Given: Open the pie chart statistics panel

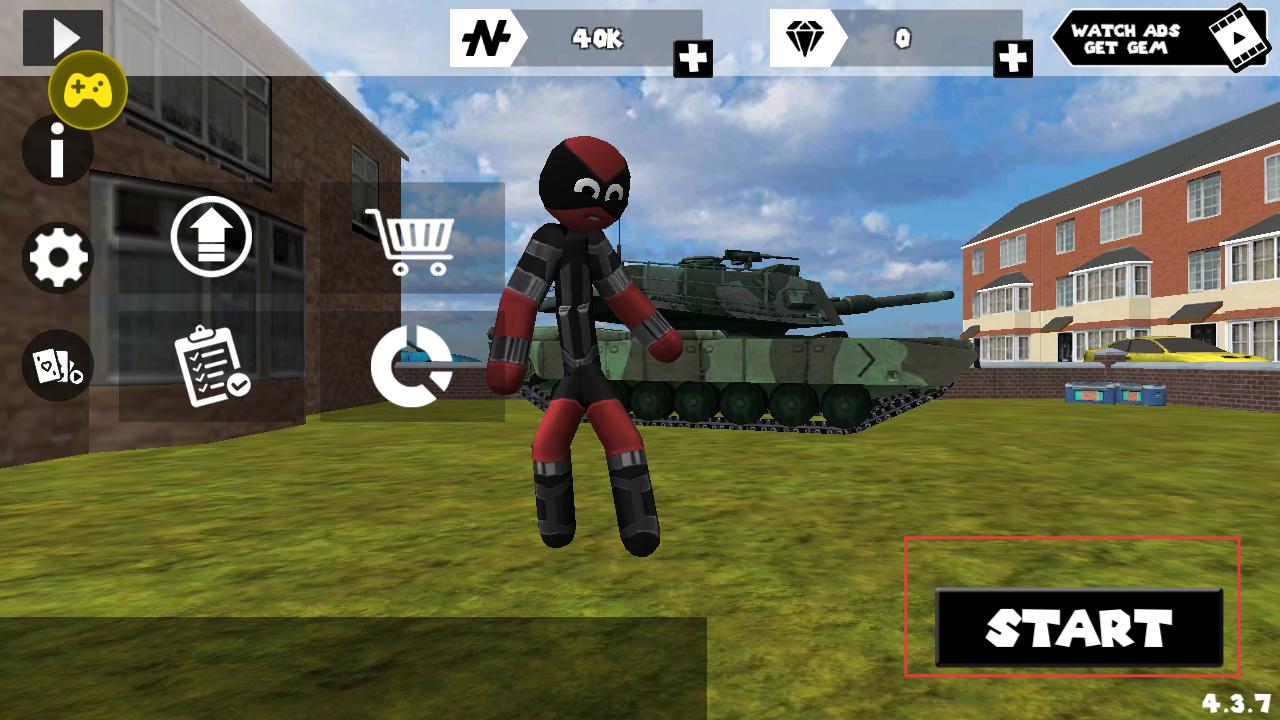Looking at the screenshot, I should pos(411,366).
